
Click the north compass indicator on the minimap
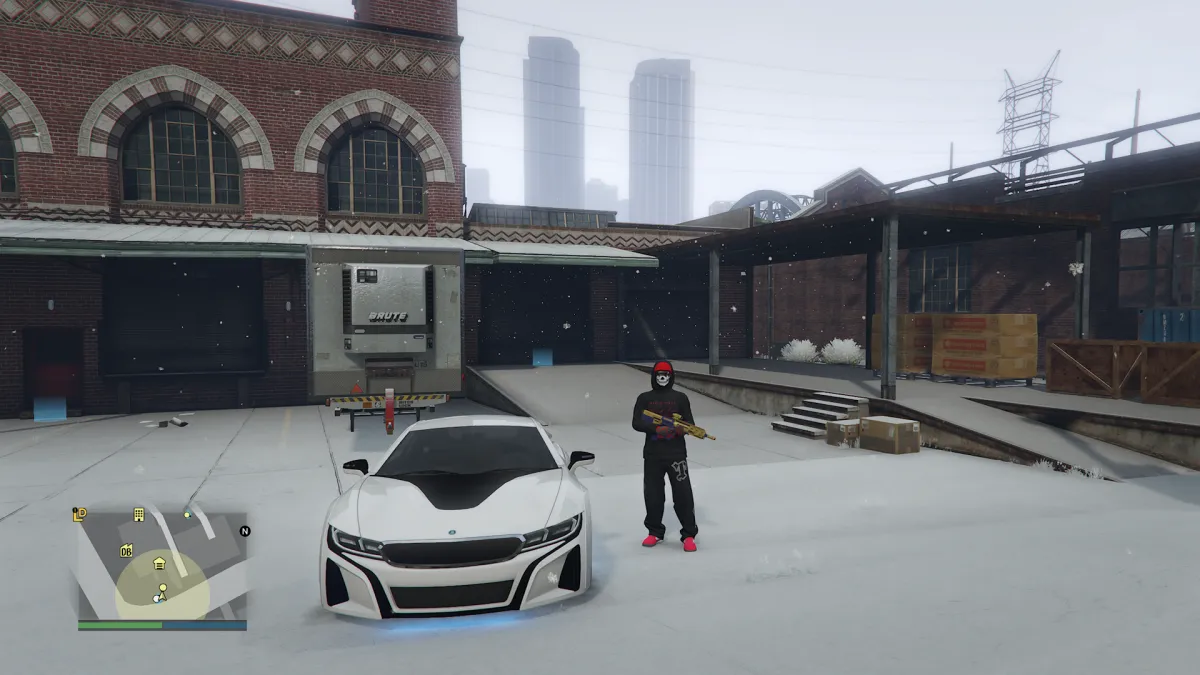pos(244,531)
